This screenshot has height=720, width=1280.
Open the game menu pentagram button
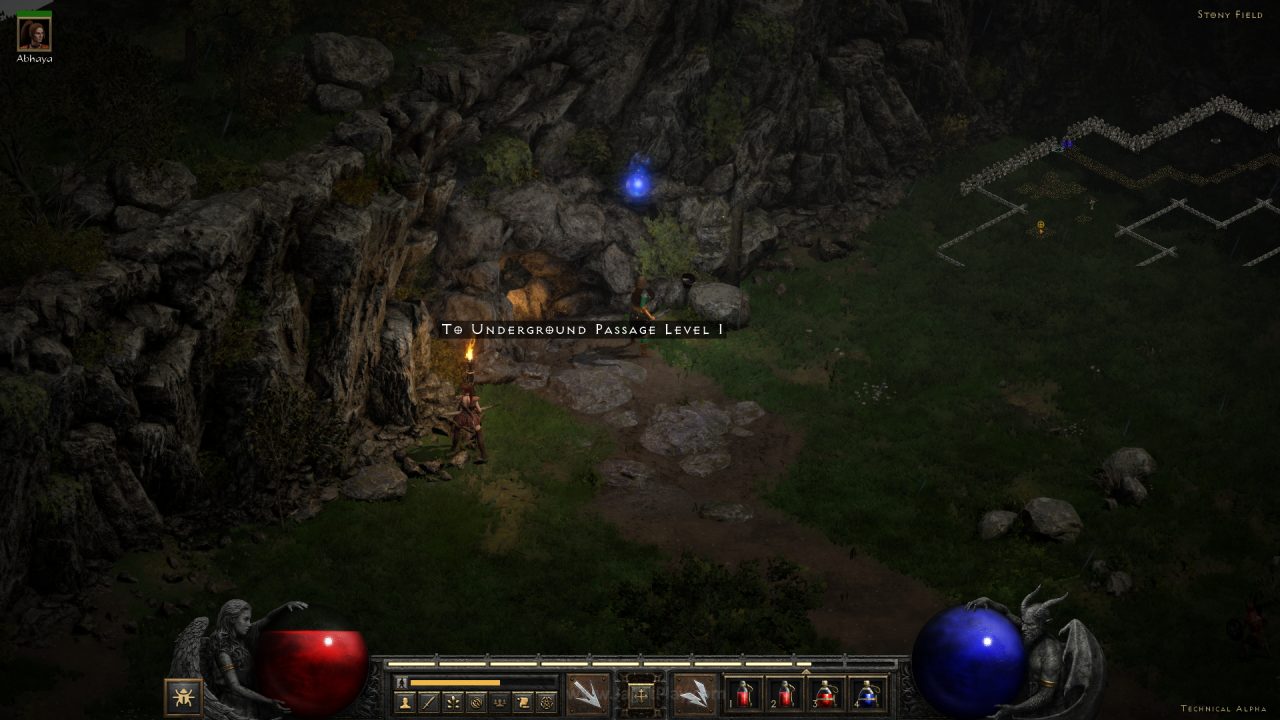point(547,703)
